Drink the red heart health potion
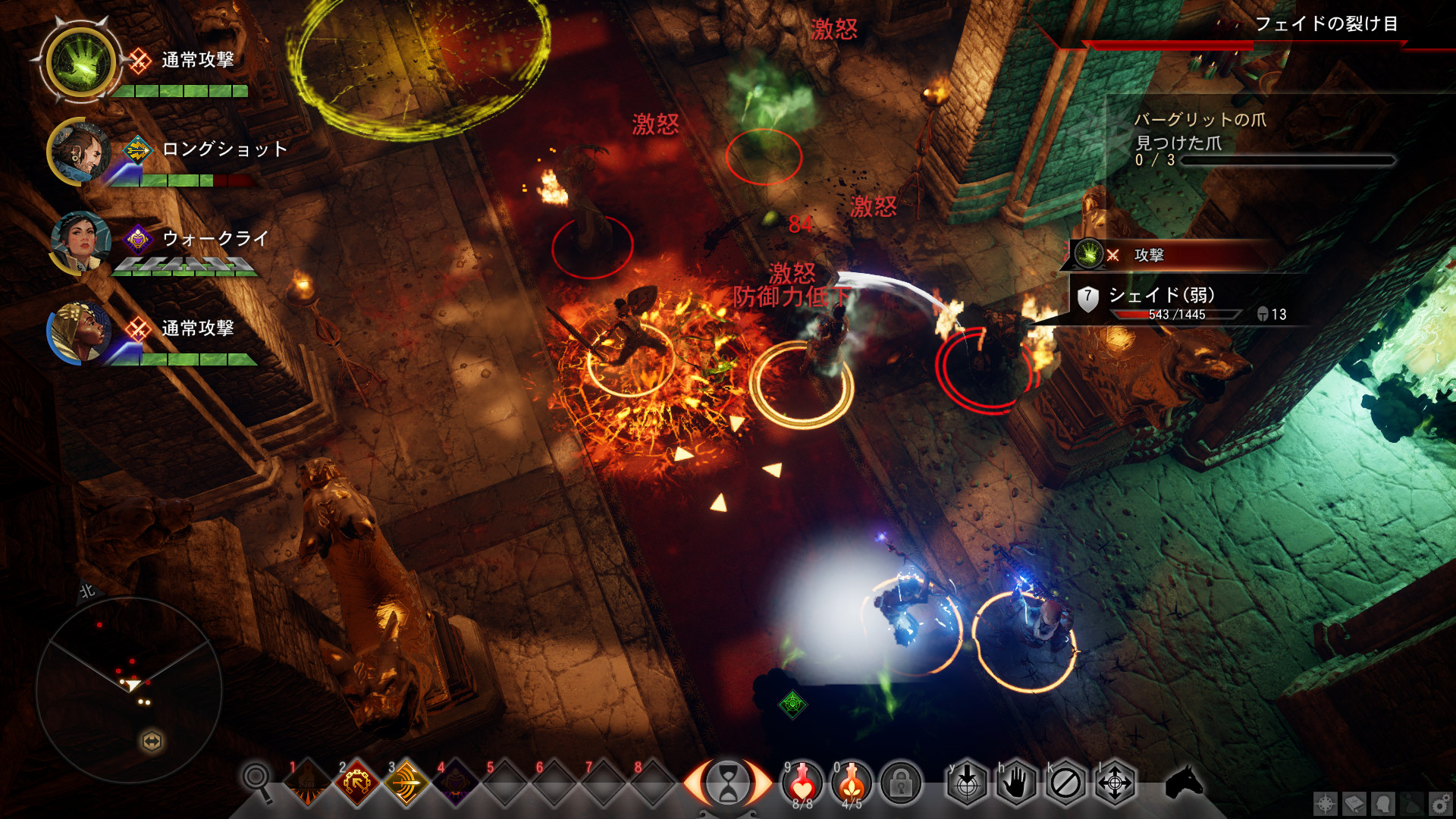The height and width of the screenshot is (819, 1456). tap(802, 782)
